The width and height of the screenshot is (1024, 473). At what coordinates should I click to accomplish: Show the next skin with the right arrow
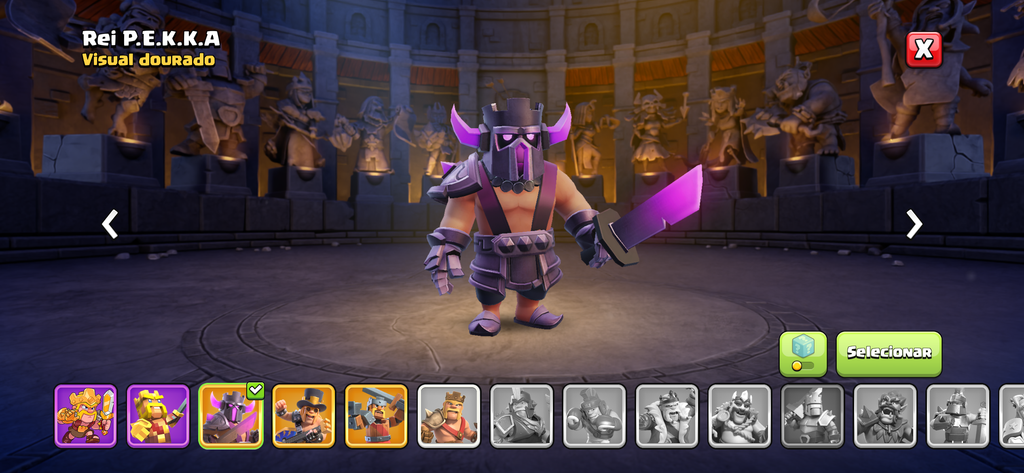(914, 224)
